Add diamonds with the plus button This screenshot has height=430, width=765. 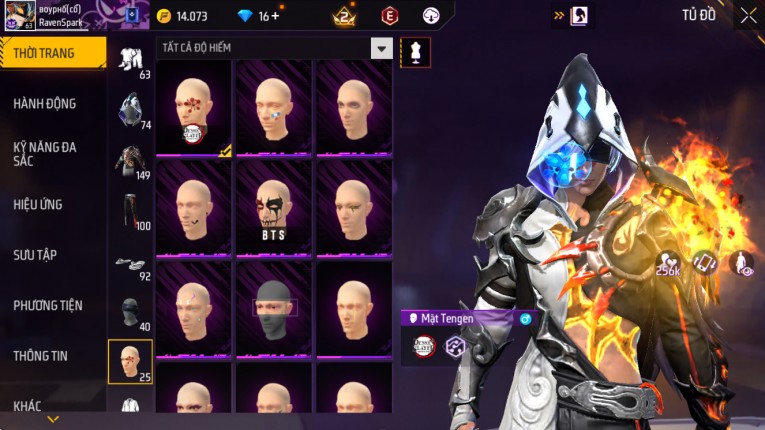click(275, 16)
